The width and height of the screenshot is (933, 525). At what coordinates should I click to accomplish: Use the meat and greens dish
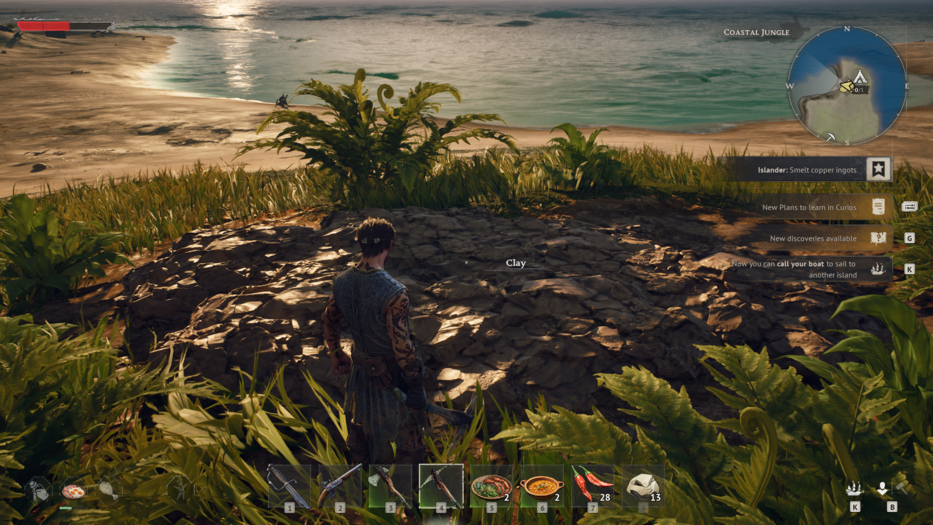tap(491, 486)
